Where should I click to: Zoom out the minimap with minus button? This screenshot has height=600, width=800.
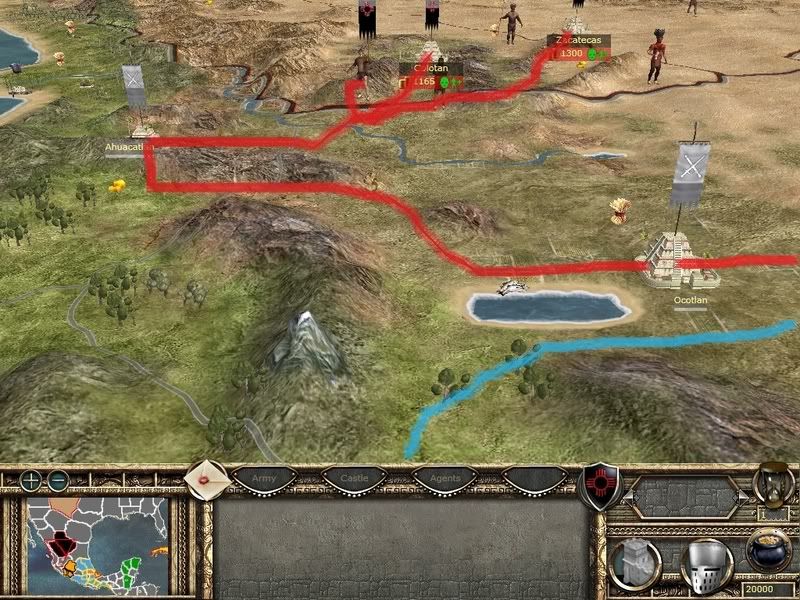coord(58,480)
